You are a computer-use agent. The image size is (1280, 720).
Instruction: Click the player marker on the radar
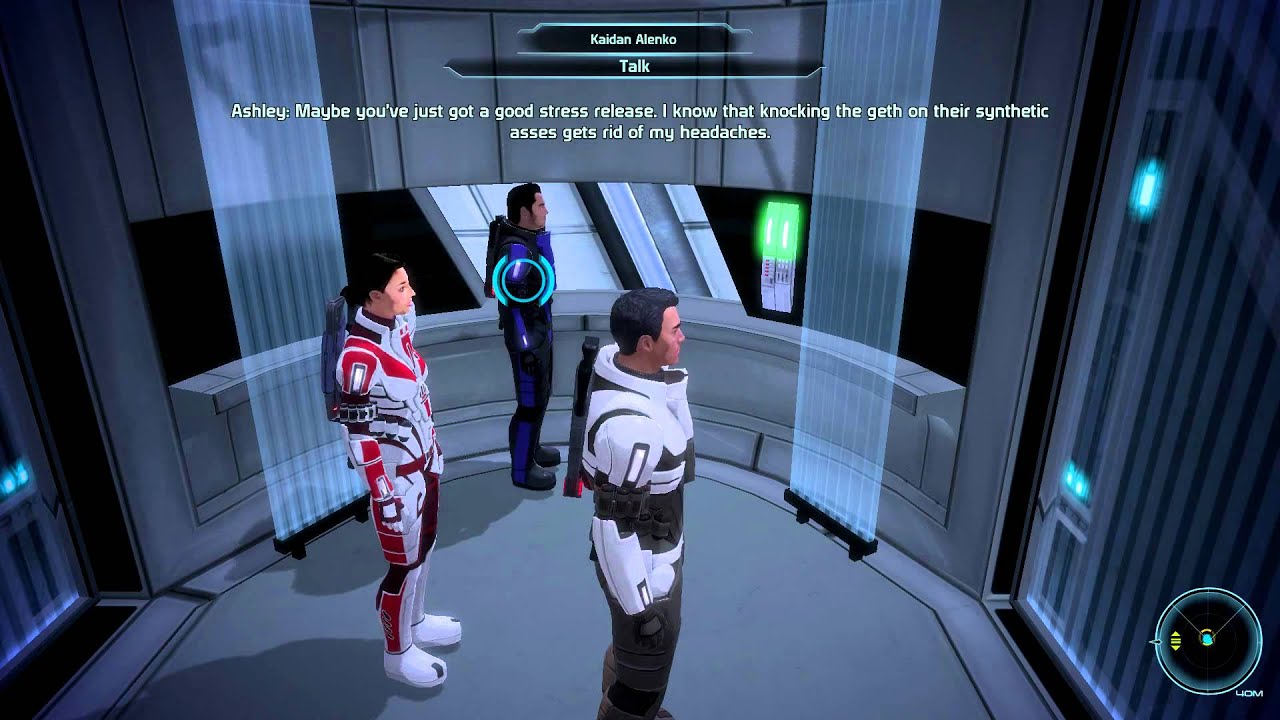1208,638
